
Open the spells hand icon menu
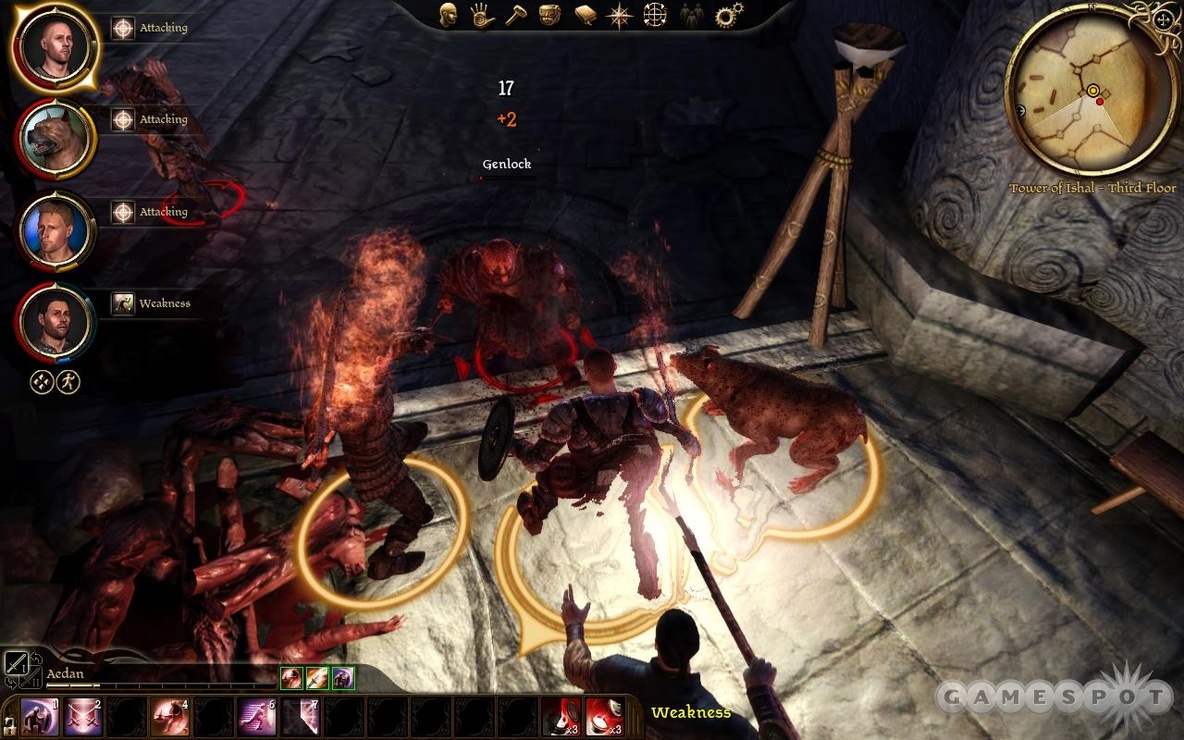(480, 15)
